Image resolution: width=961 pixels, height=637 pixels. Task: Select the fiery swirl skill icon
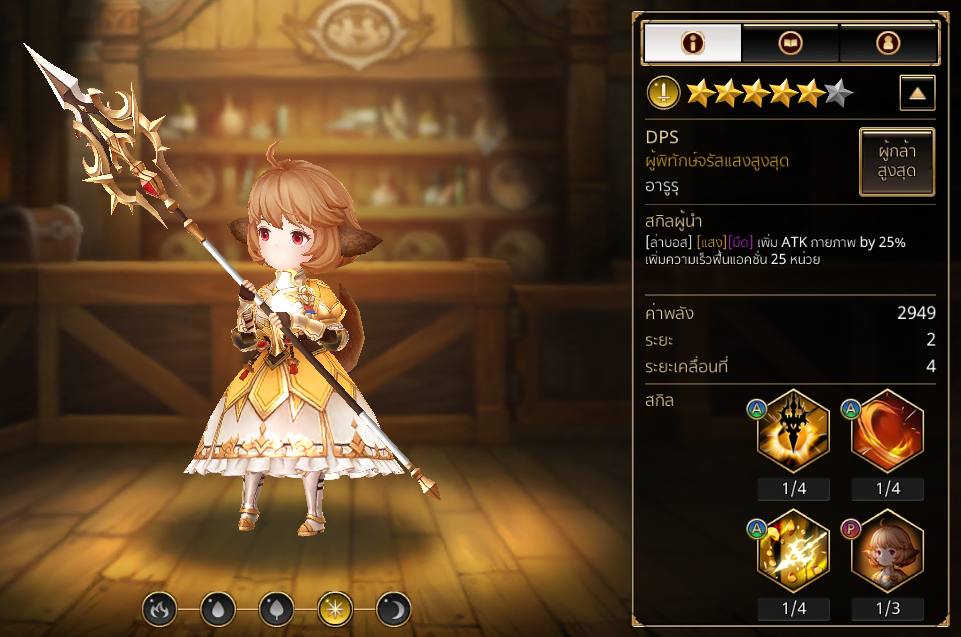[887, 431]
